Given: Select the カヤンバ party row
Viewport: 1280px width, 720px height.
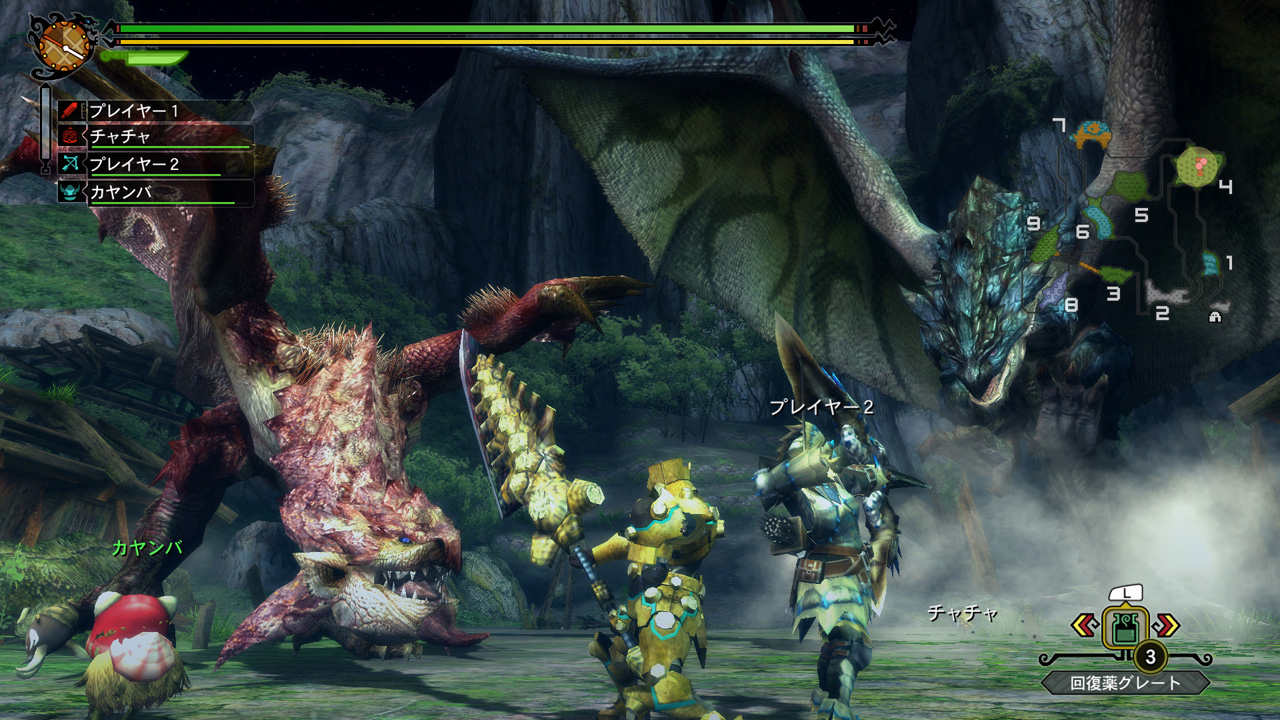Looking at the screenshot, I should coord(150,191).
